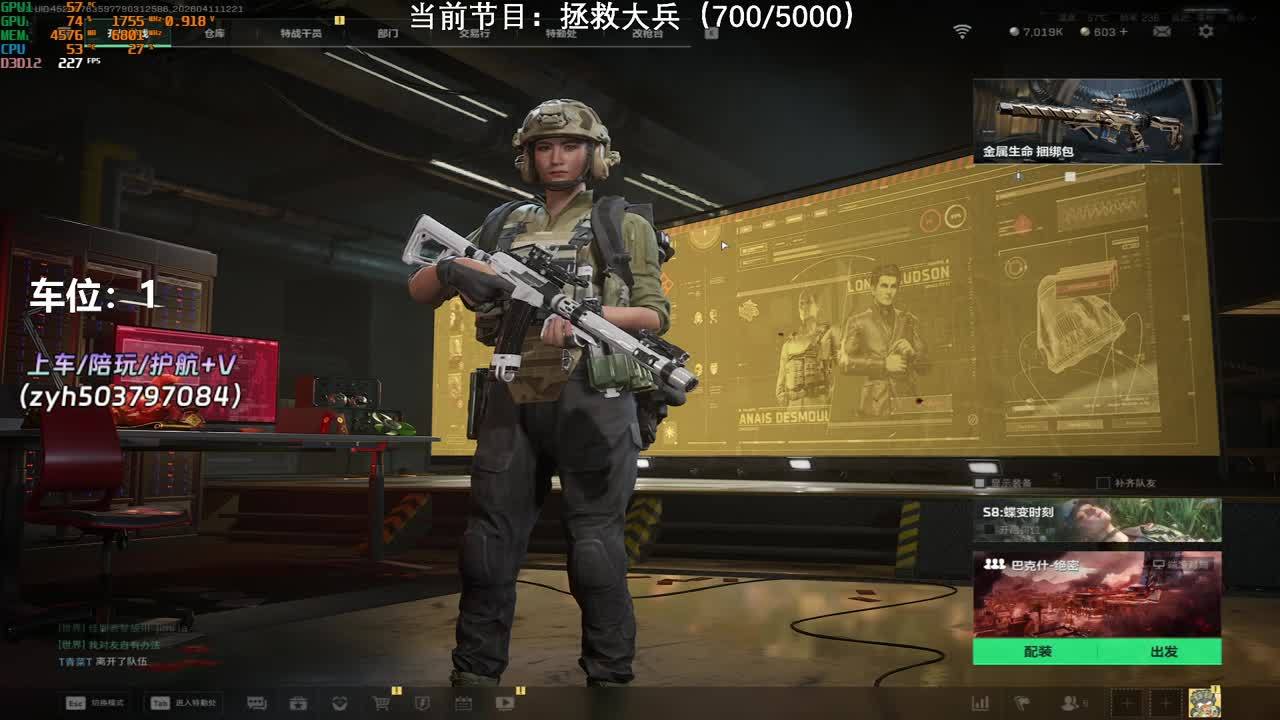Switch to the 特勤处 tab
This screenshot has width=1280, height=720.
[561, 33]
